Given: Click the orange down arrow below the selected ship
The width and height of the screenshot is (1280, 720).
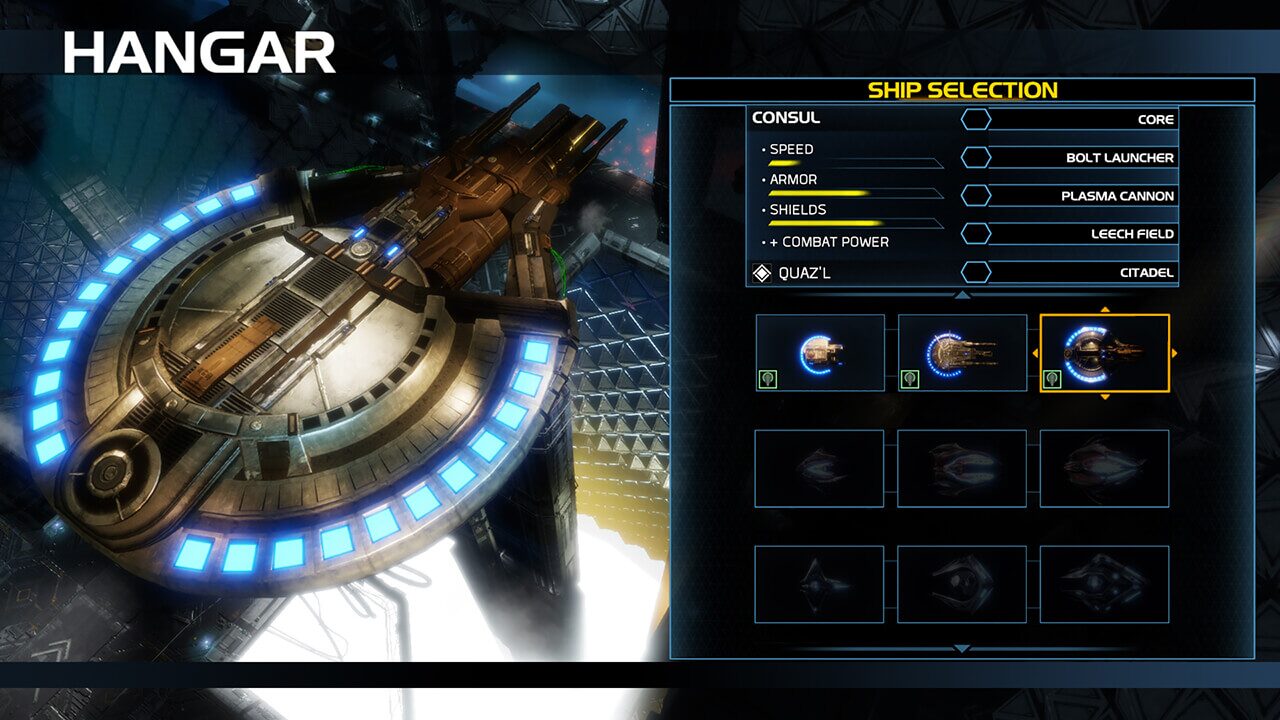Looking at the screenshot, I should (1104, 397).
